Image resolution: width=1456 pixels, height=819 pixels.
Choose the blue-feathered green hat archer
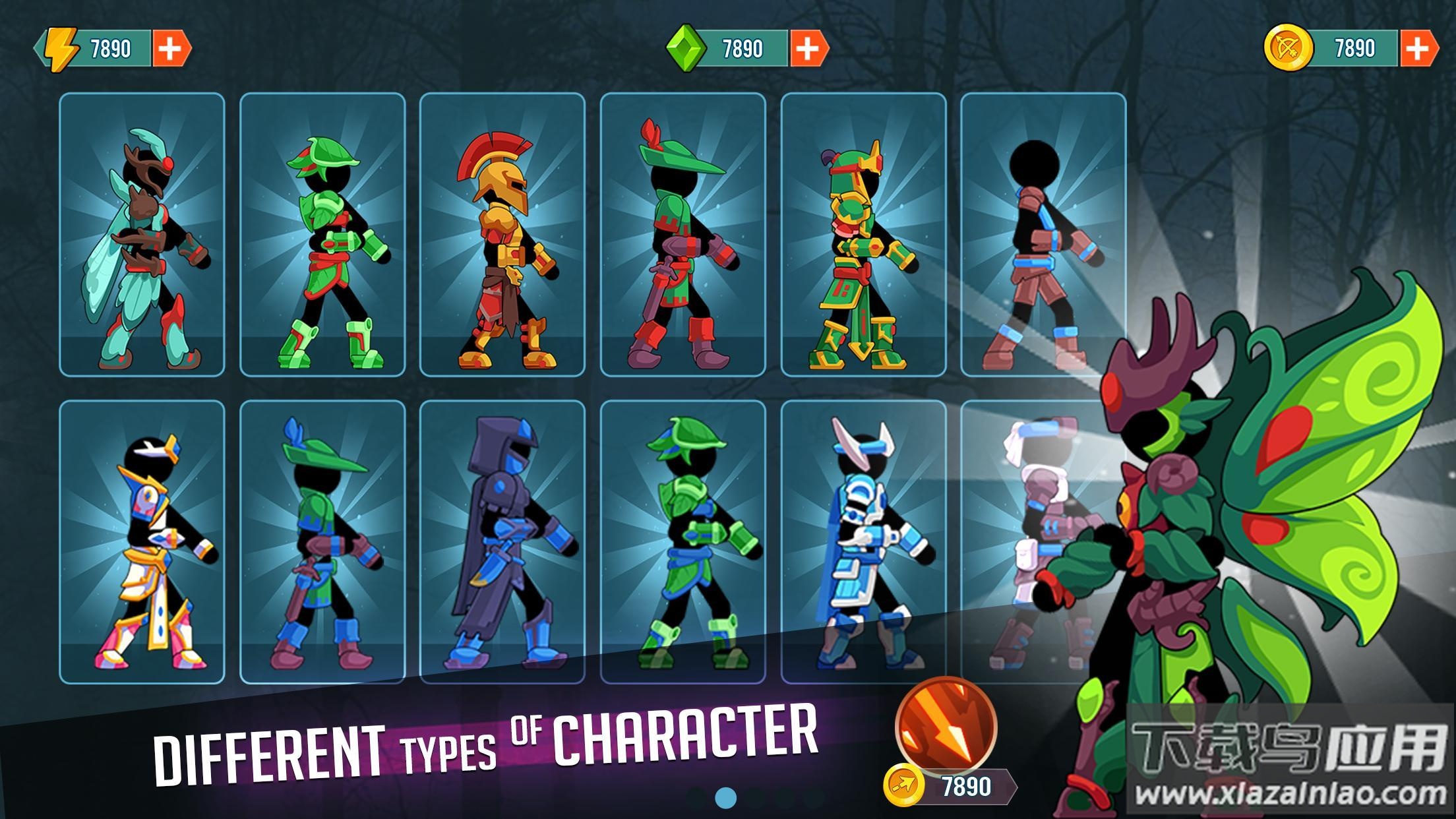[322, 542]
